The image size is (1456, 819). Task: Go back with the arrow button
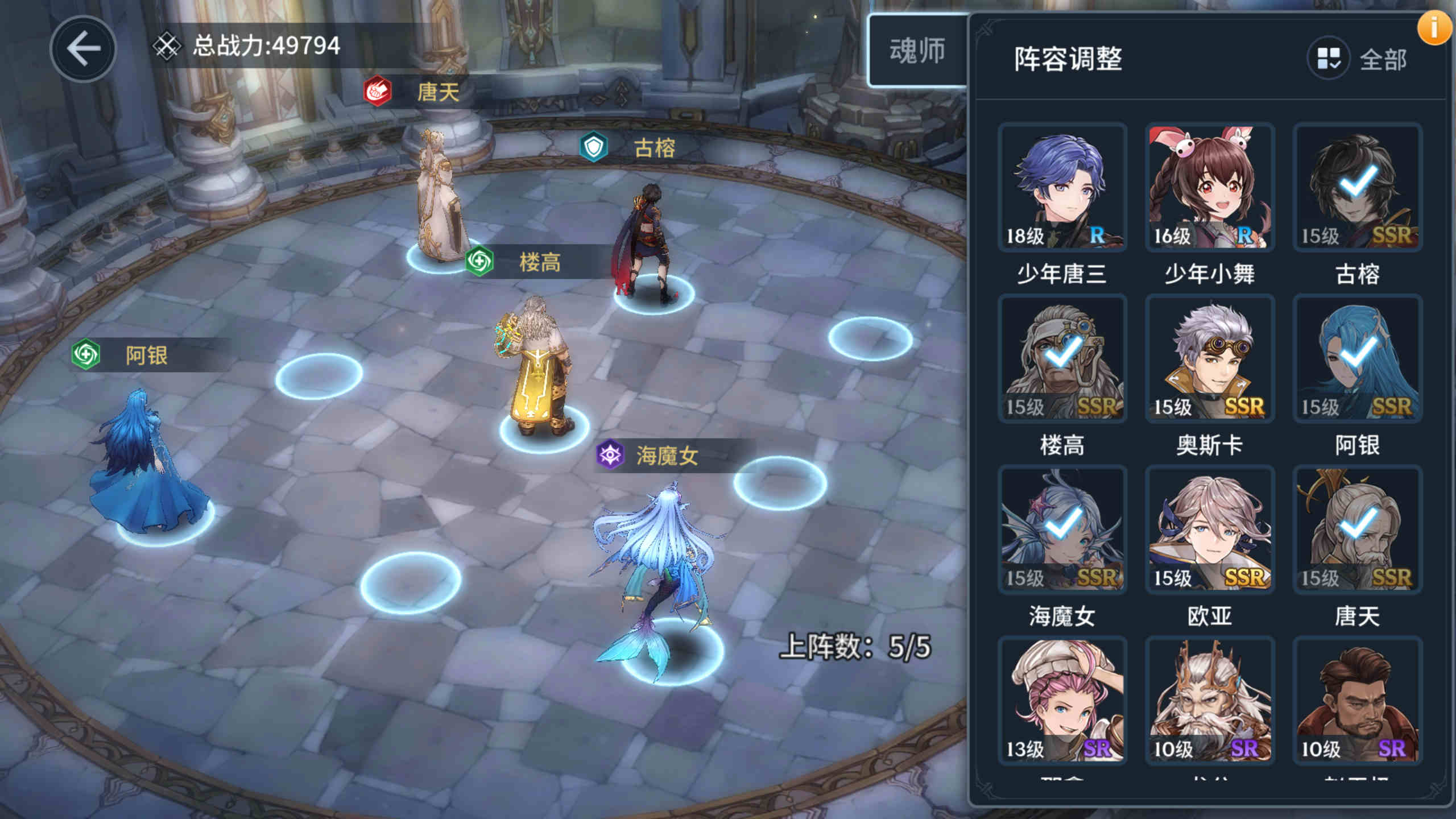click(x=83, y=49)
